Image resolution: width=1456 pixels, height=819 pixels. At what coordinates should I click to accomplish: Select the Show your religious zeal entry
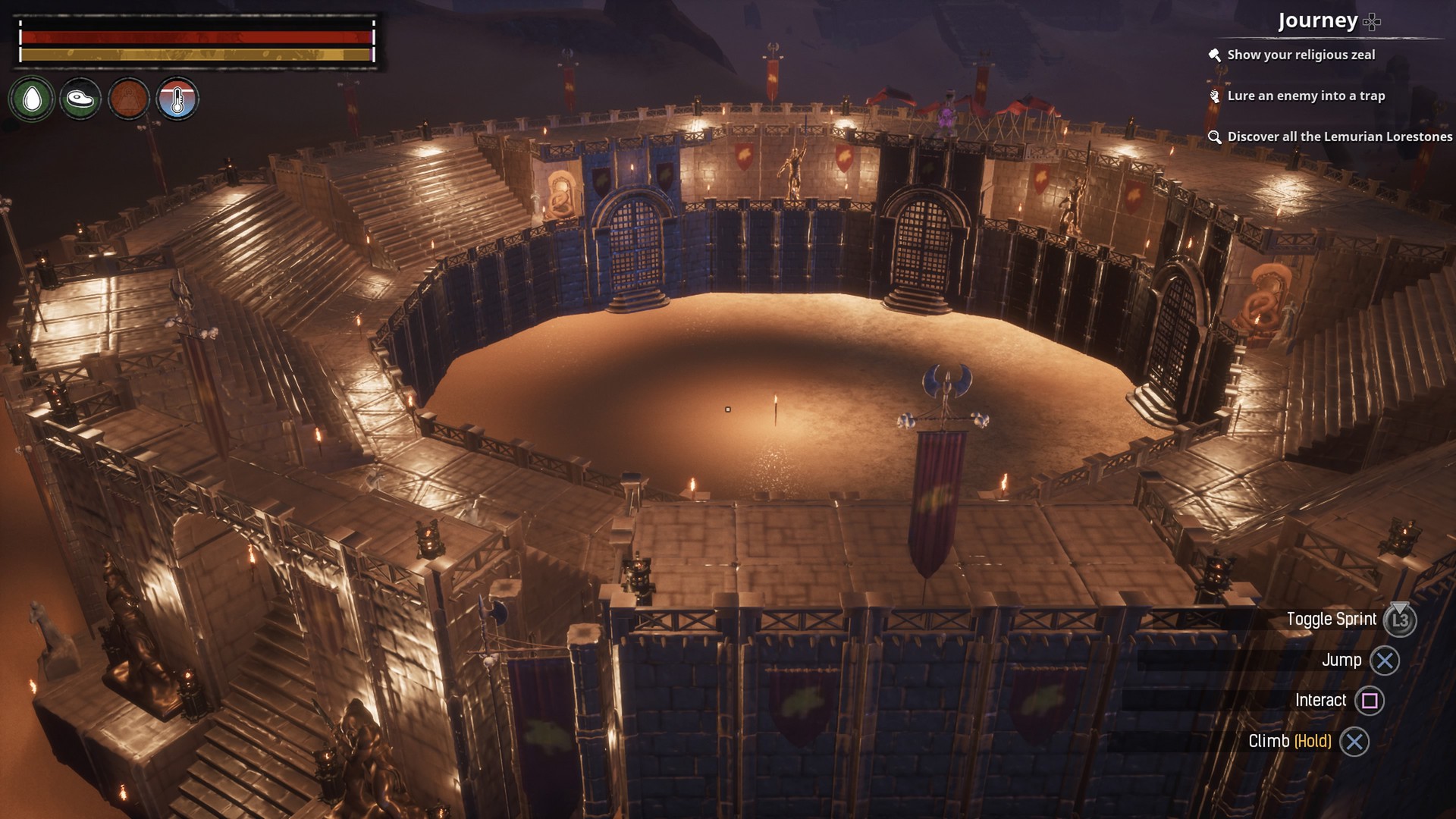coord(1301,54)
